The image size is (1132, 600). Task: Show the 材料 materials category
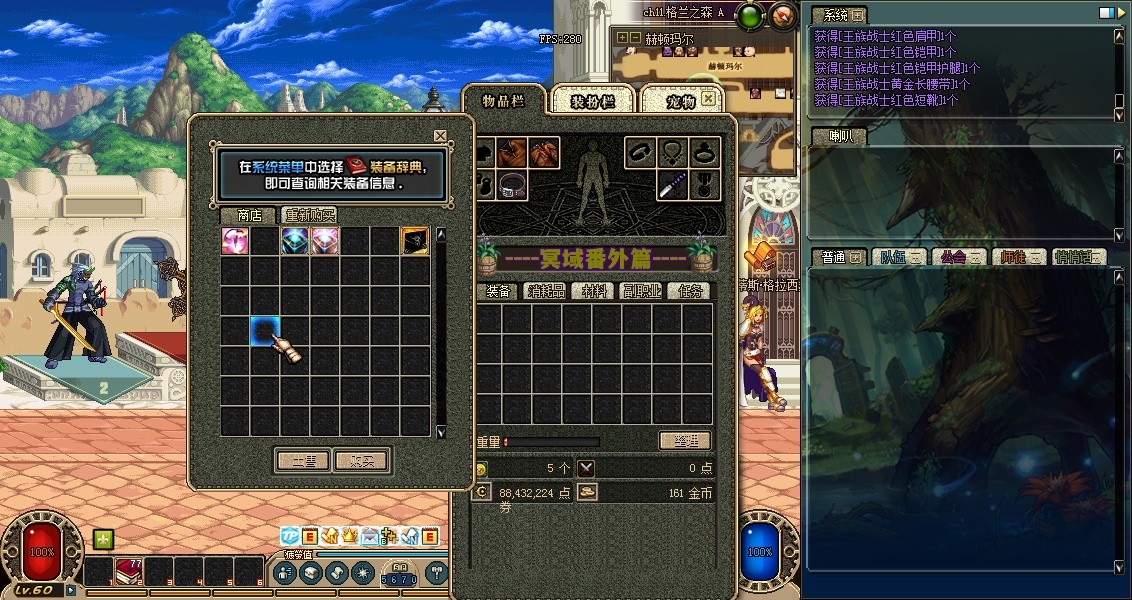tap(593, 291)
